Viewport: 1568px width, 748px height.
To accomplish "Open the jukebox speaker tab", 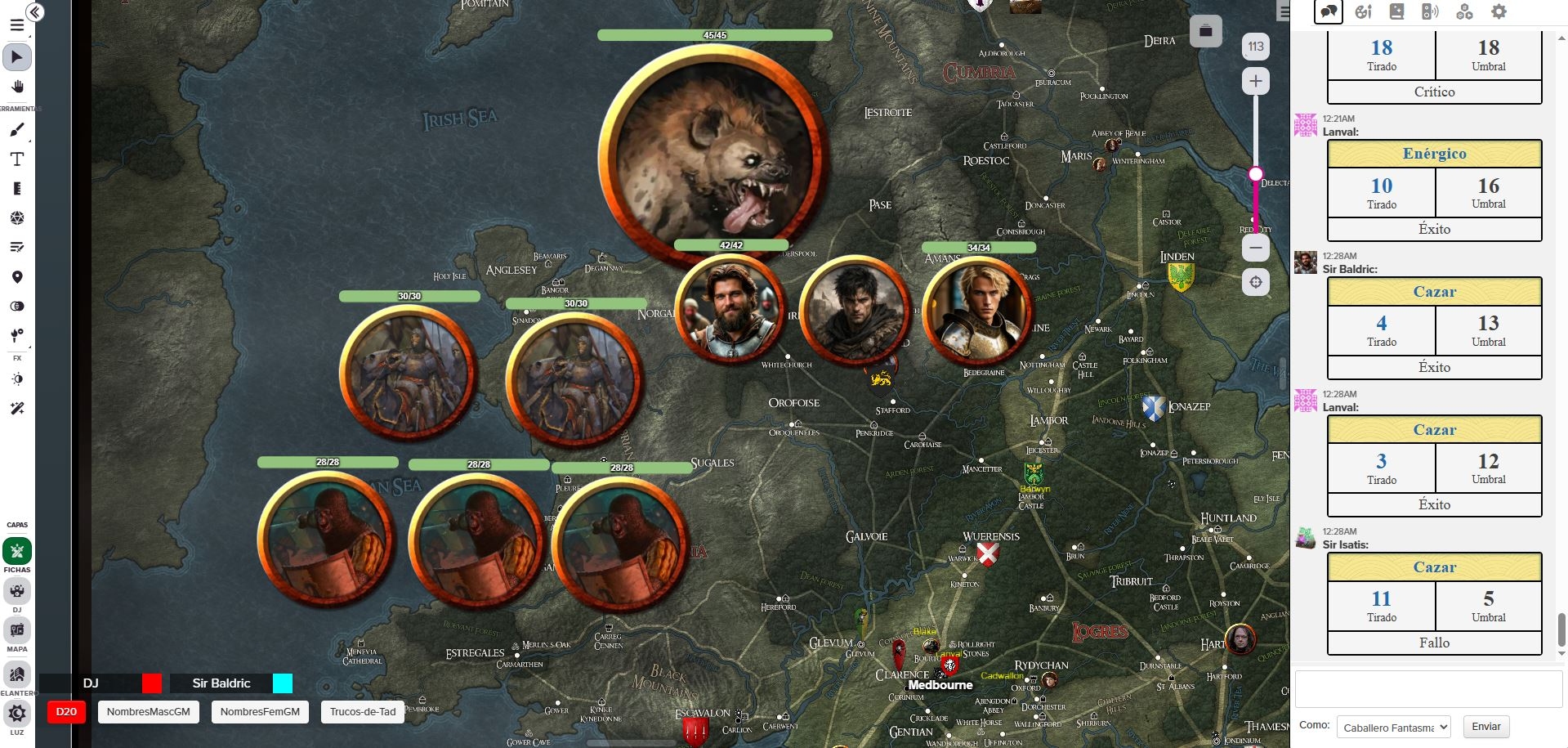I will [1430, 11].
